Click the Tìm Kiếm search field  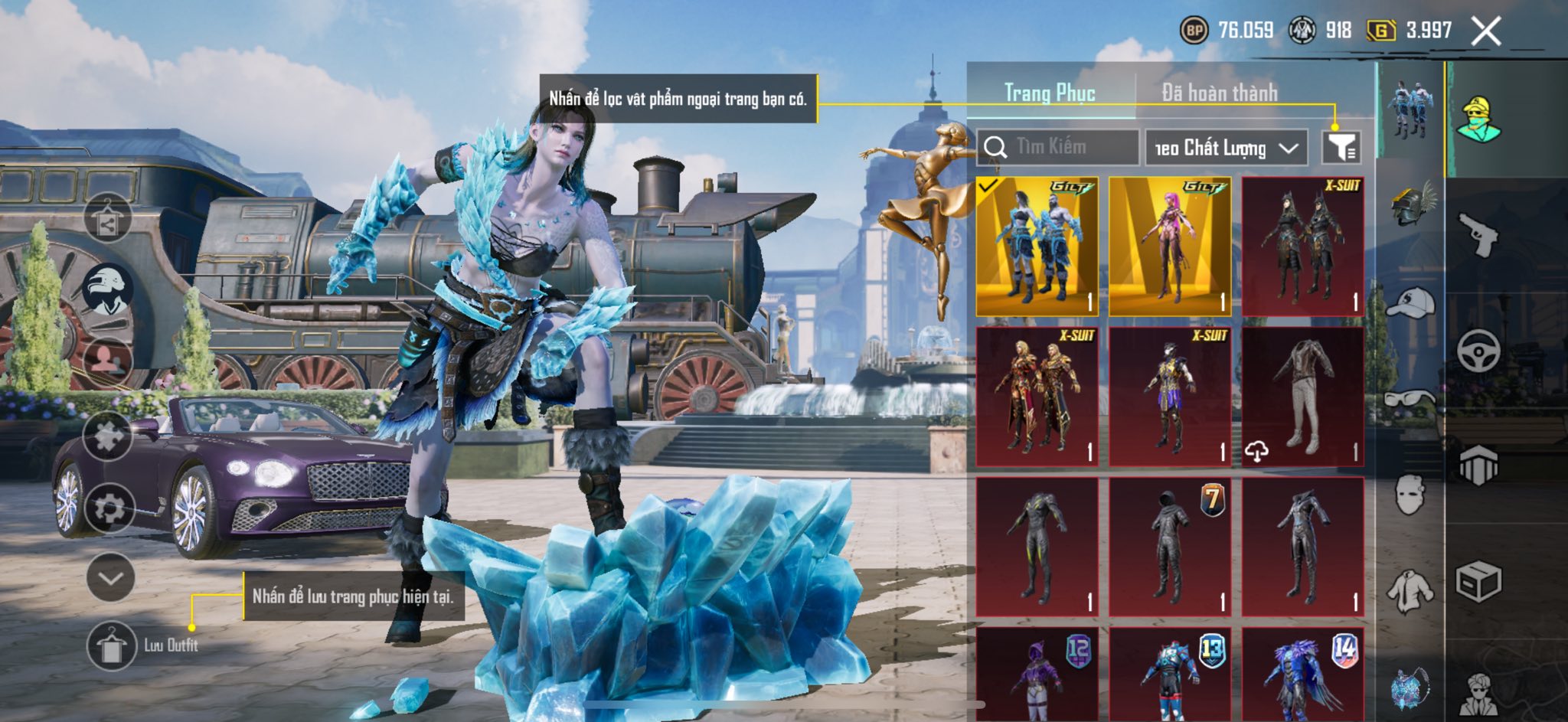pyautogui.click(x=1058, y=147)
